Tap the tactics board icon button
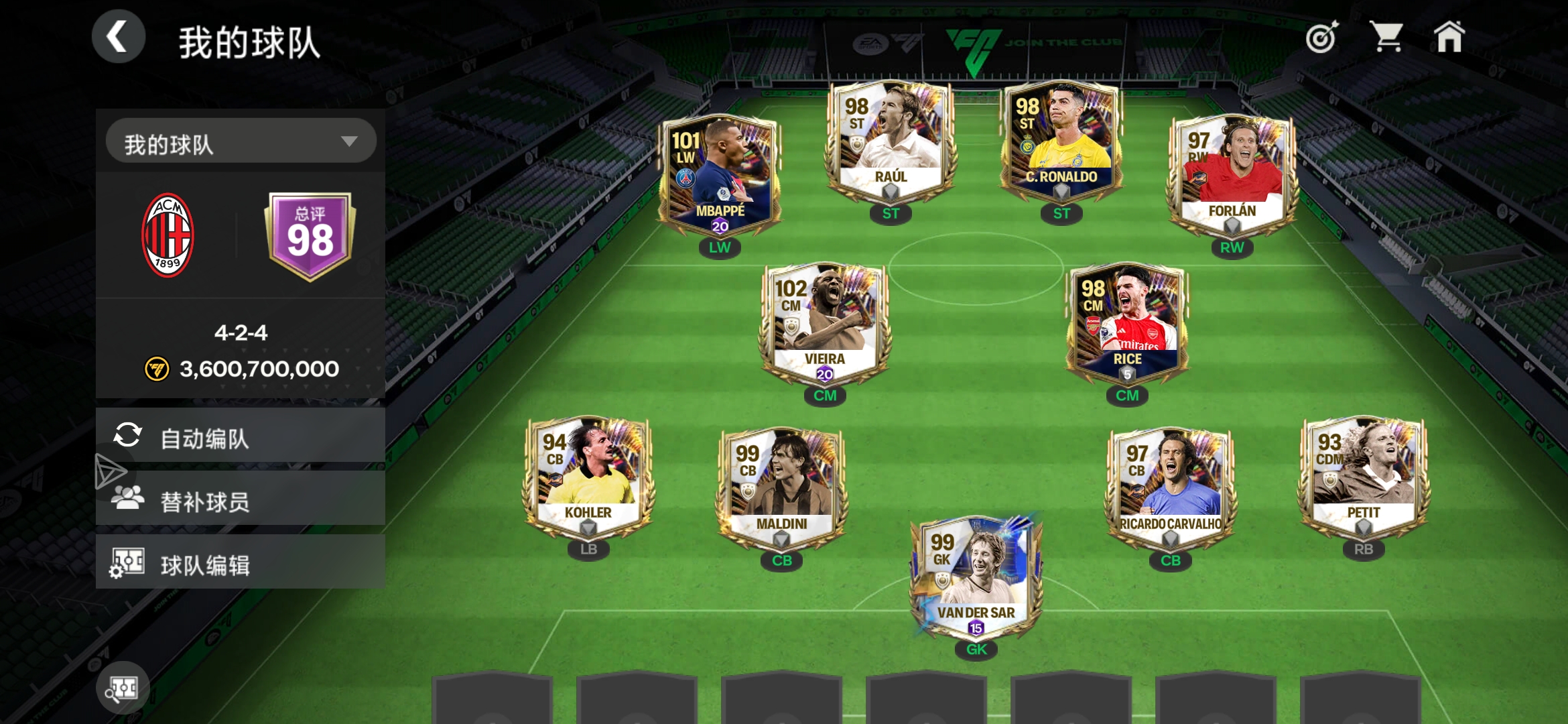 click(123, 688)
